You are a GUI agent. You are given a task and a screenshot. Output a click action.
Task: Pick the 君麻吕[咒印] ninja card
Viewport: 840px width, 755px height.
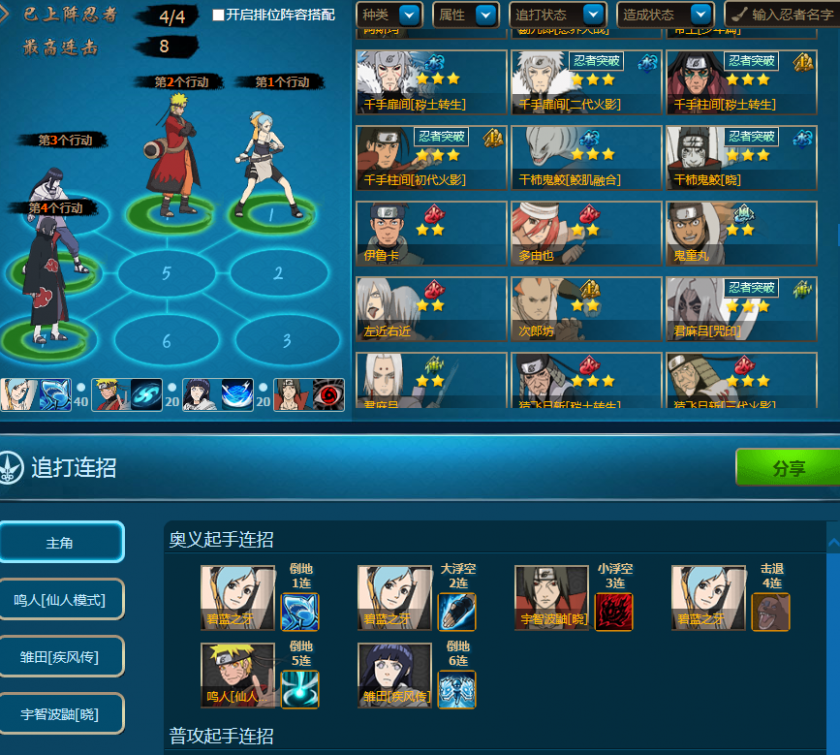coord(741,309)
